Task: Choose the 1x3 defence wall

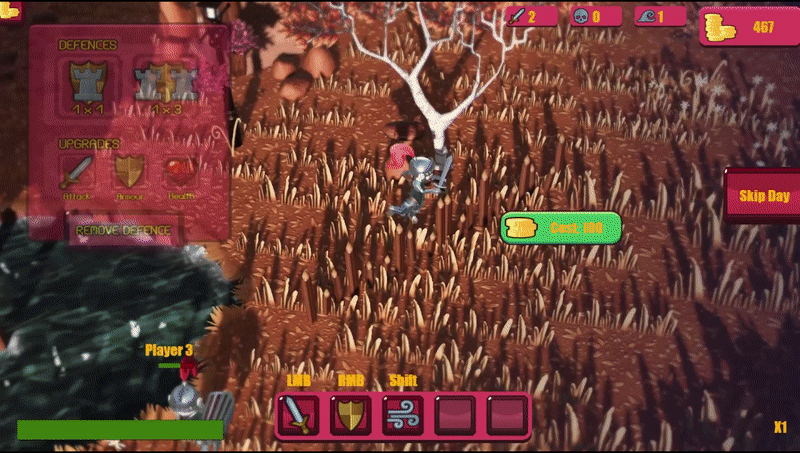Action: pyautogui.click(x=163, y=82)
